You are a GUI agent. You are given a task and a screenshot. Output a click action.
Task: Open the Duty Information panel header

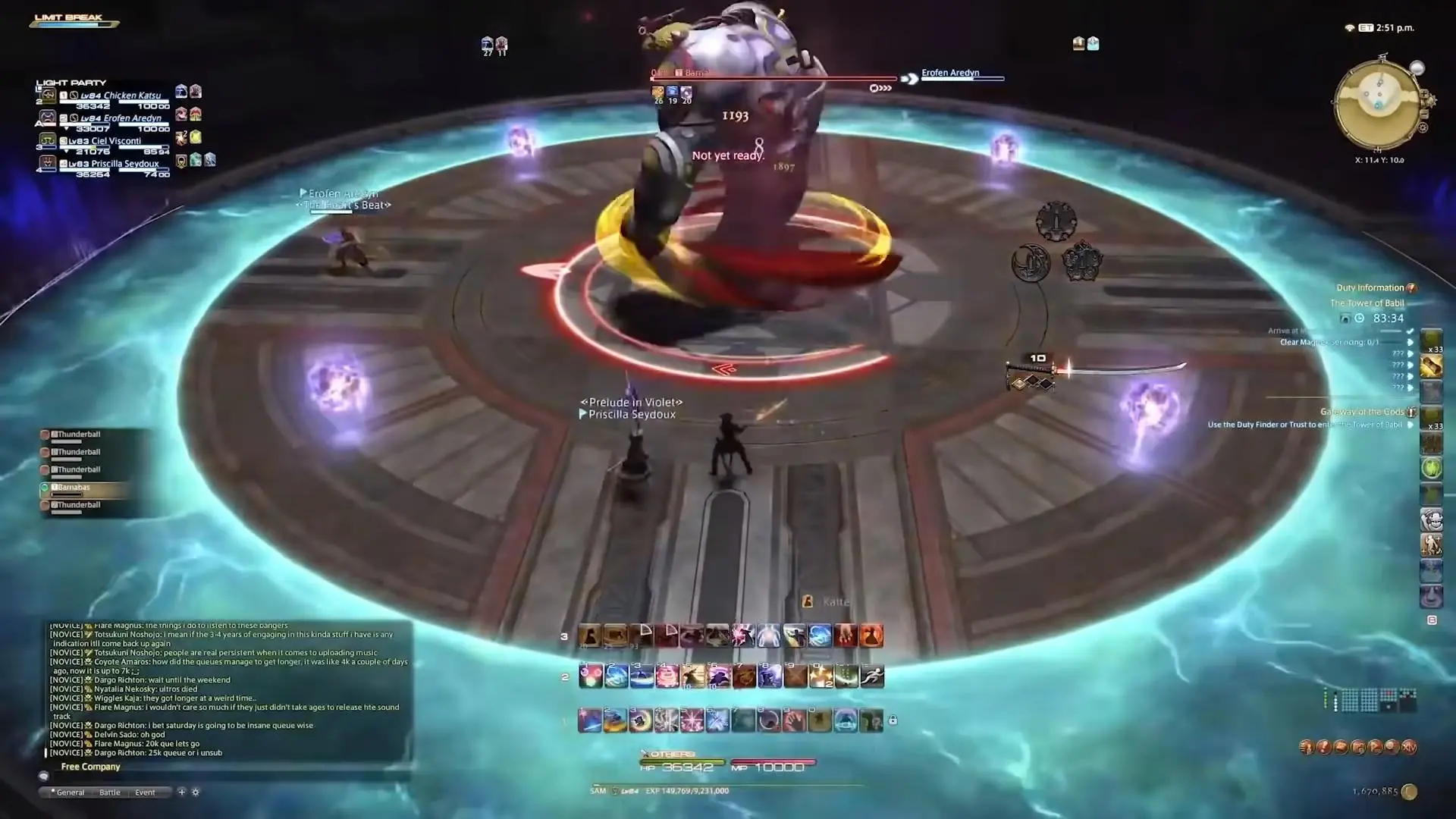coord(1370,288)
